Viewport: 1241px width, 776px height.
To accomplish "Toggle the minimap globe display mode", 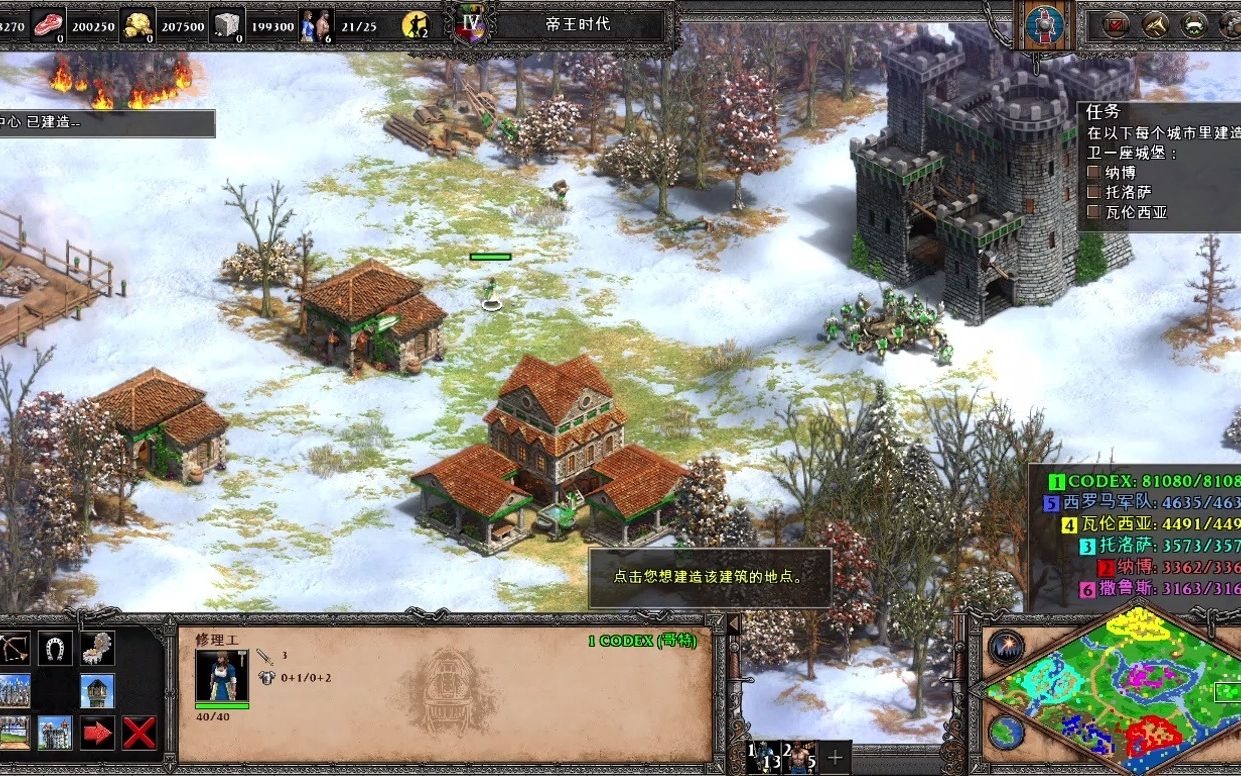I will [1006, 731].
